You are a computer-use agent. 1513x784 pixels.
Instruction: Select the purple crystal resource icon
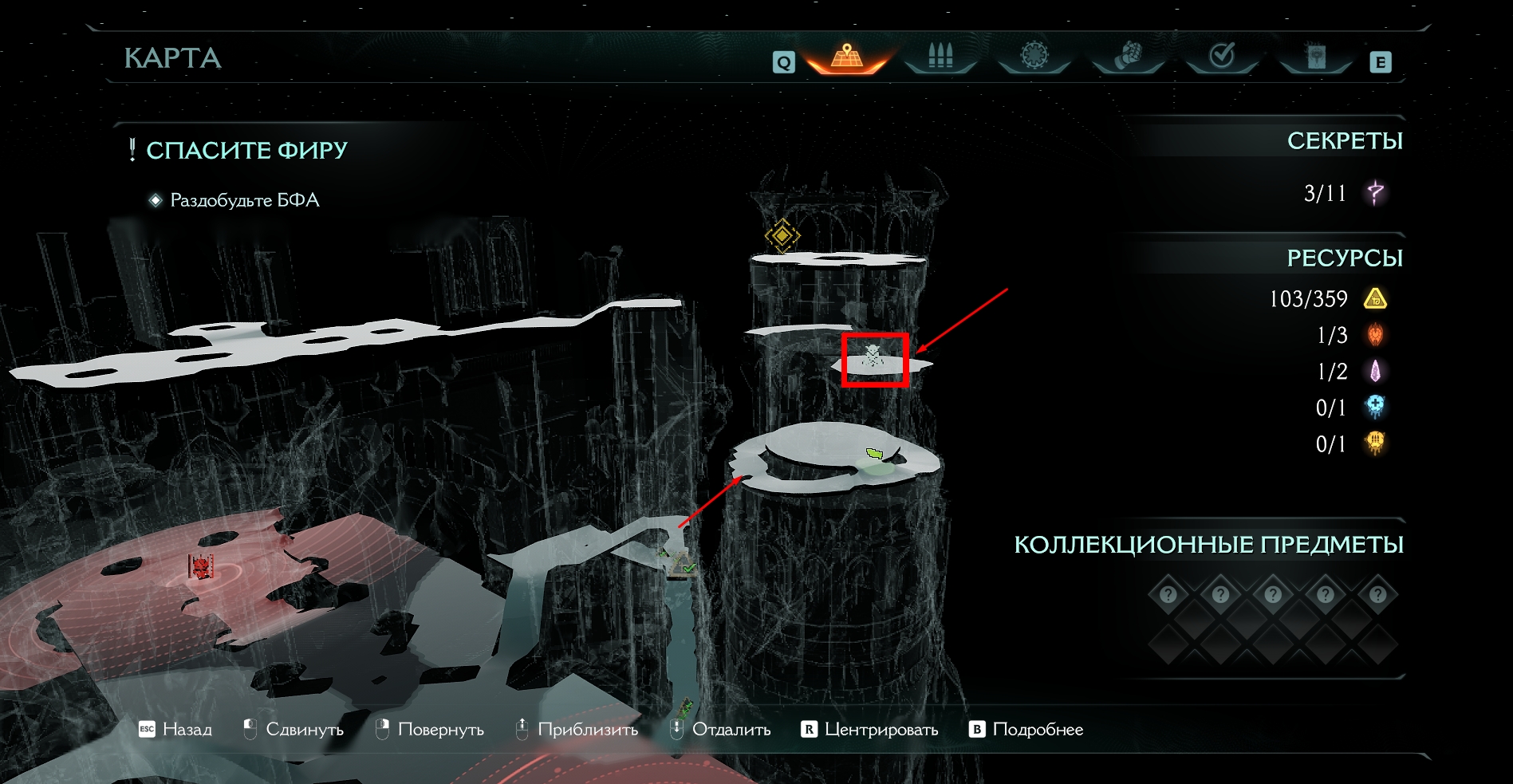pyautogui.click(x=1375, y=371)
